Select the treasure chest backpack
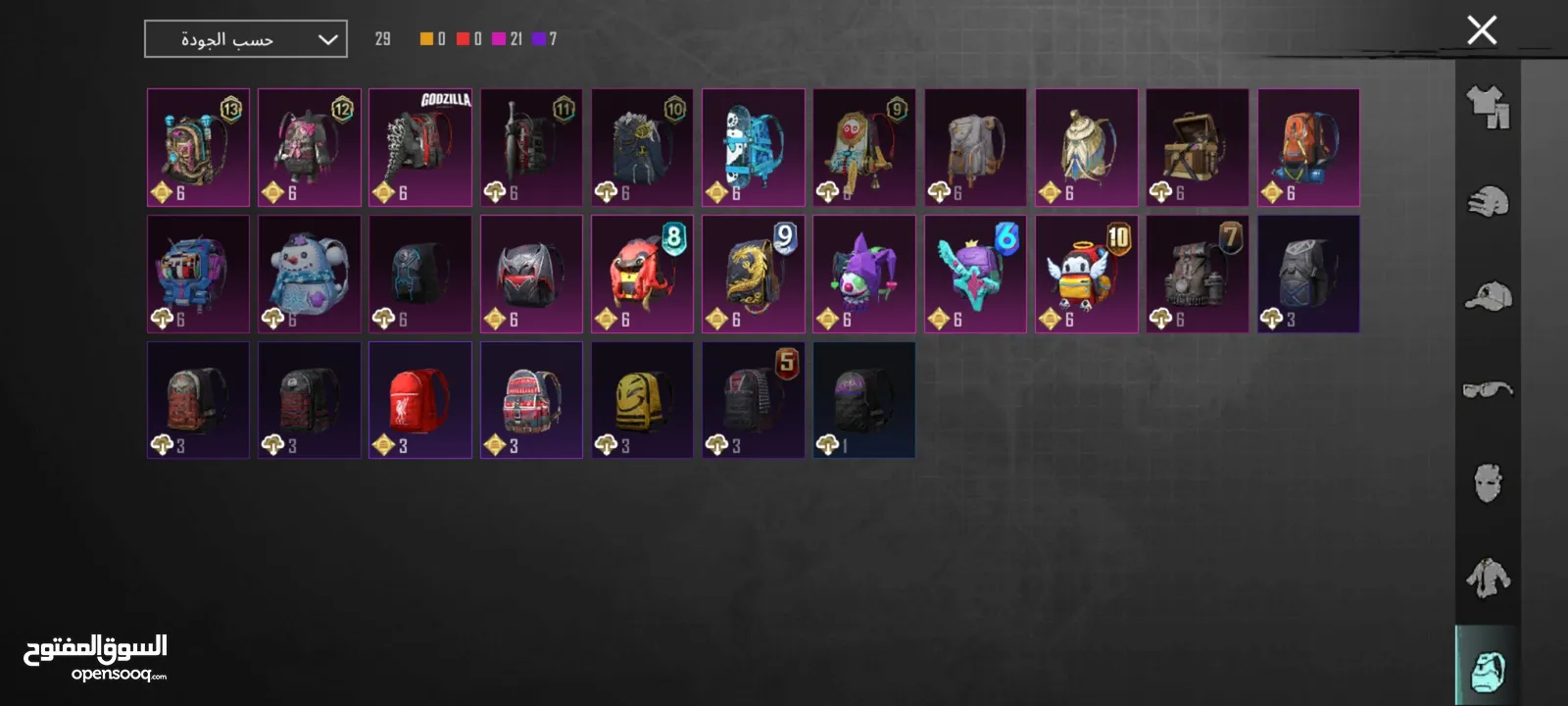The image size is (1568, 706). point(1197,147)
